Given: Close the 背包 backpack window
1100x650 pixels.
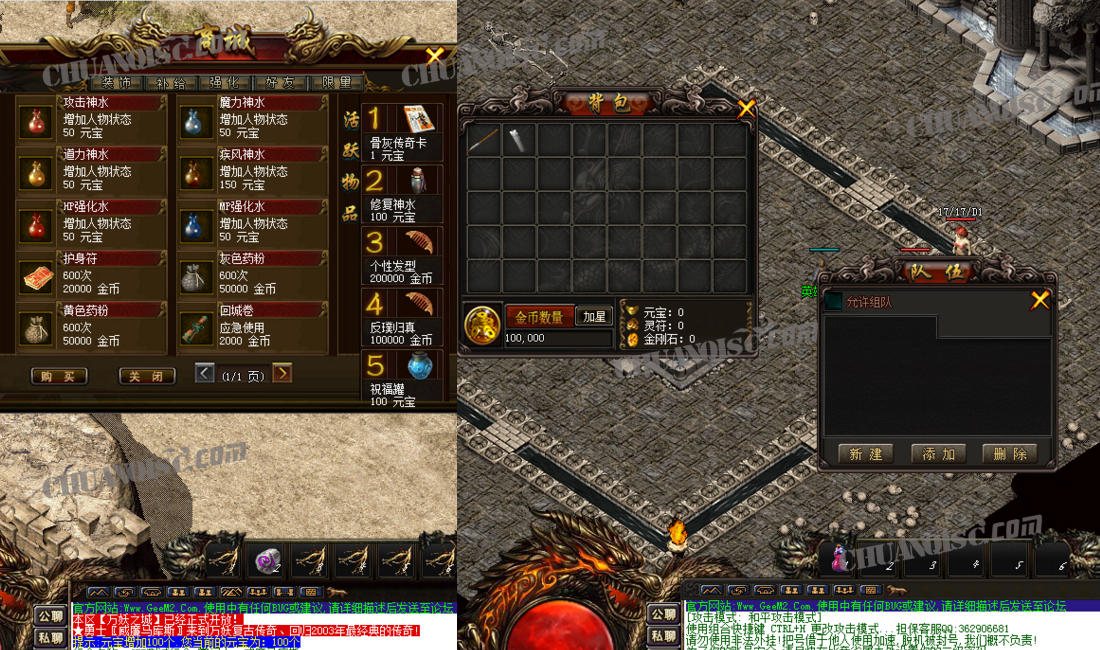Looking at the screenshot, I should coord(746,109).
